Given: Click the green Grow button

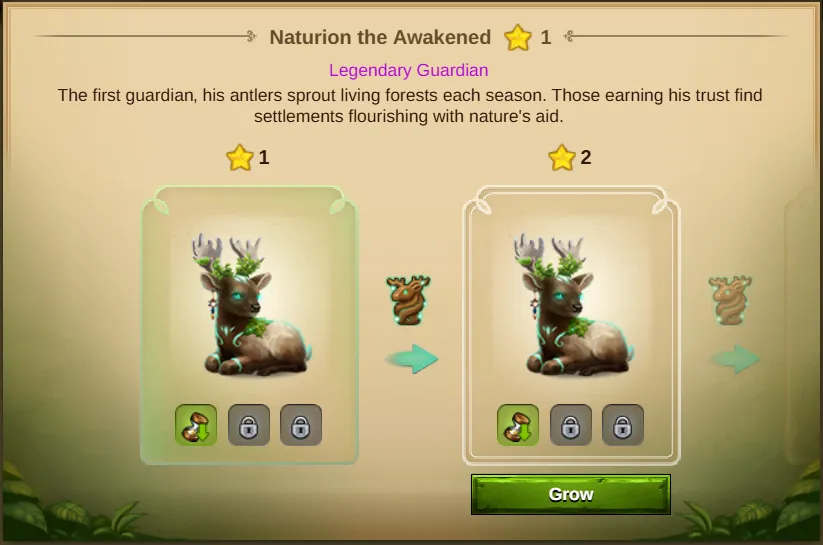Looking at the screenshot, I should (x=571, y=494).
